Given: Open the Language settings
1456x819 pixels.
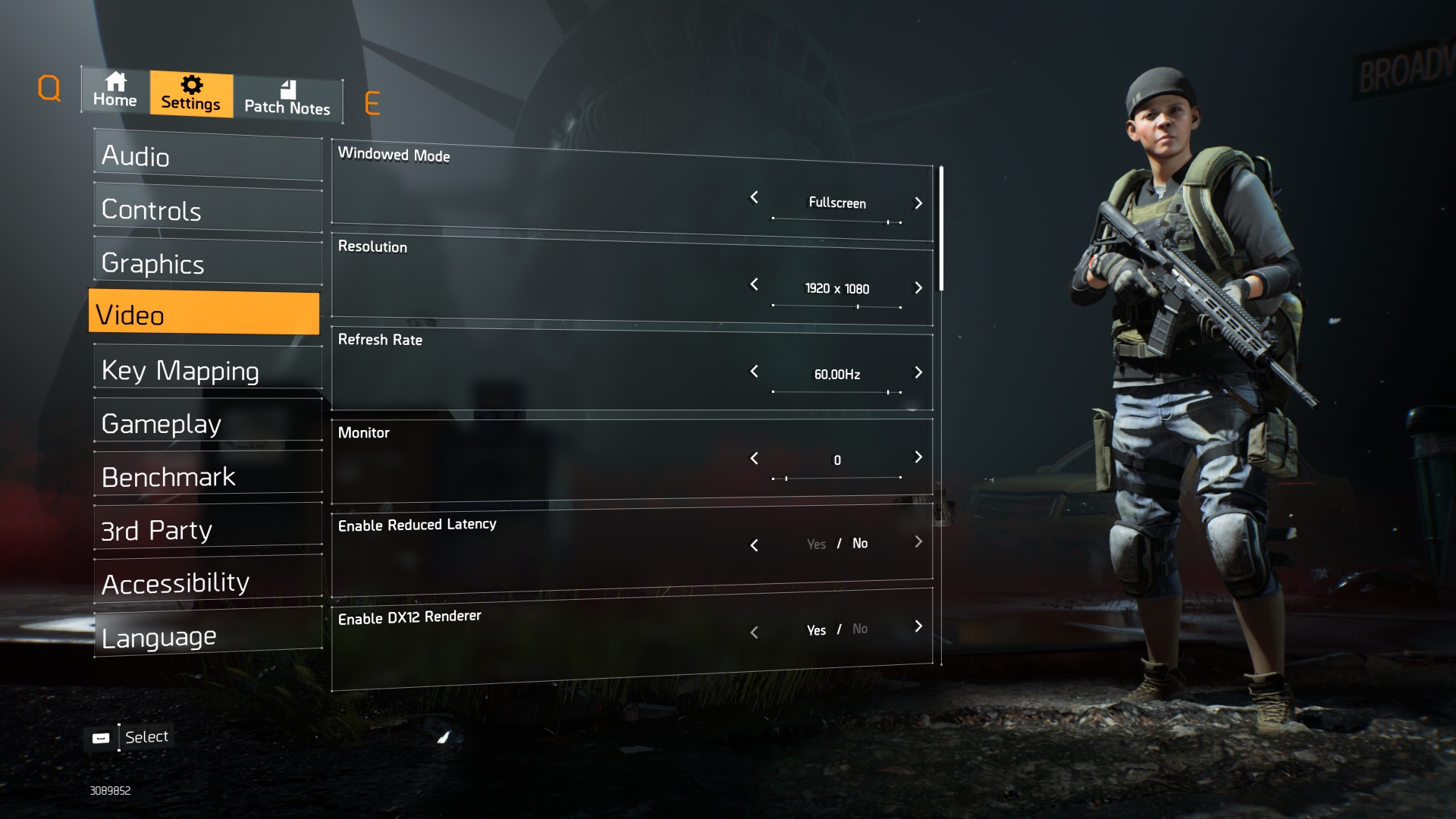Looking at the screenshot, I should point(208,636).
